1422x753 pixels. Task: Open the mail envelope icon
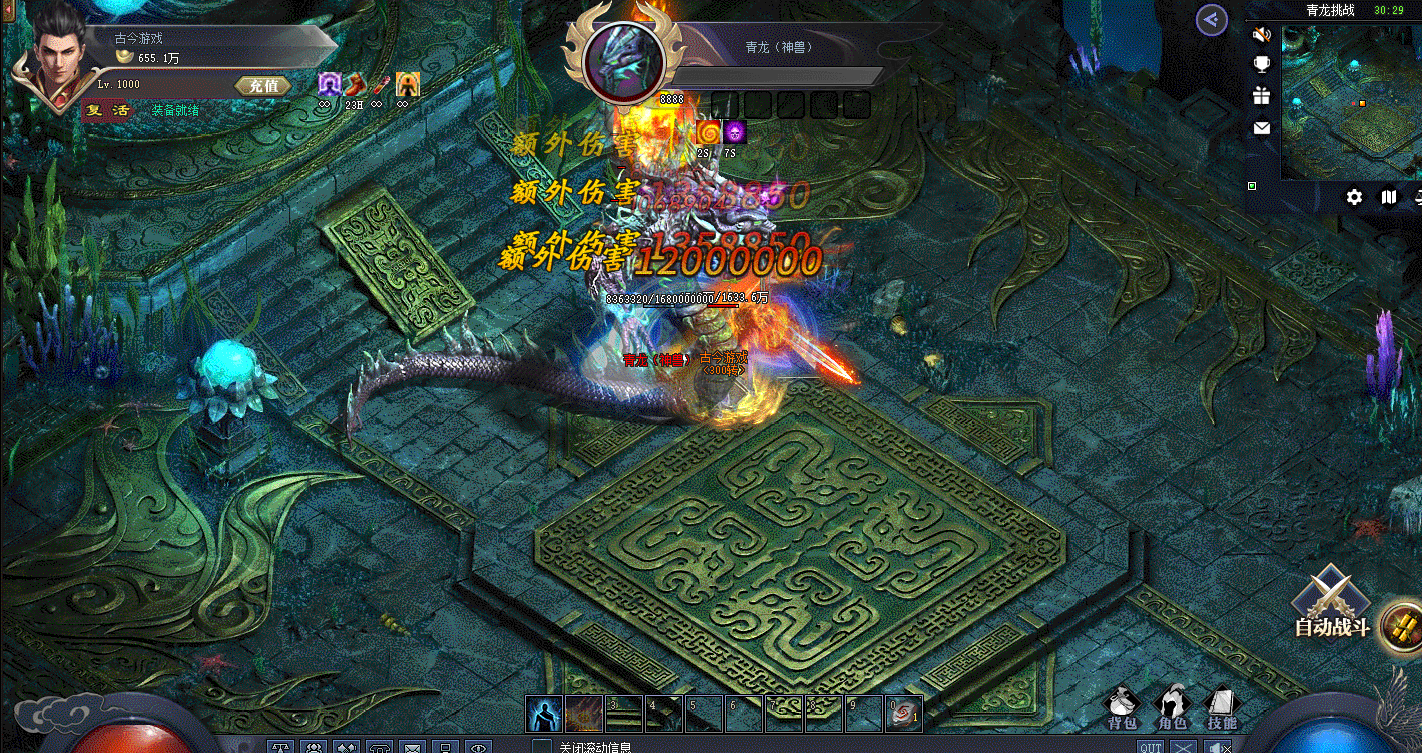1262,128
